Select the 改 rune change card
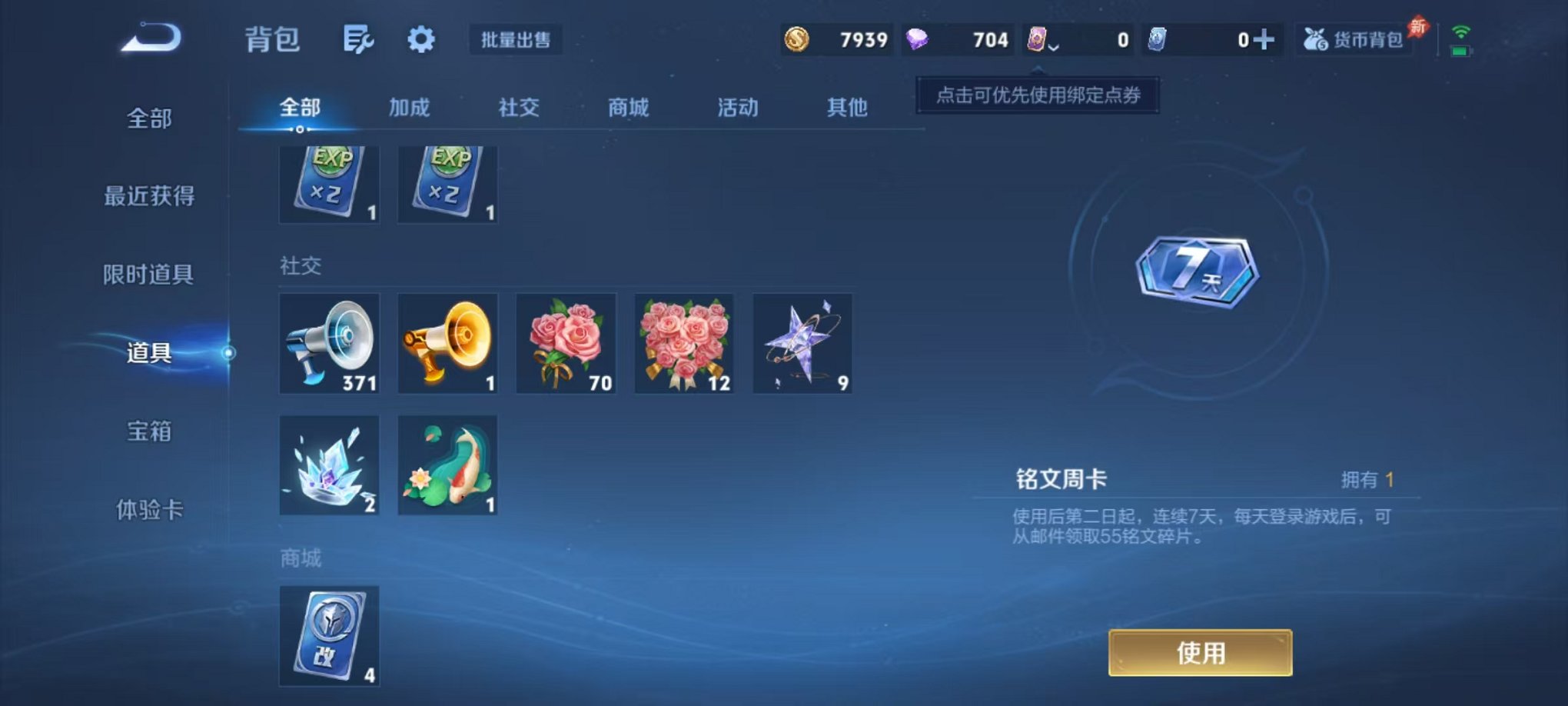Viewport: 1568px width, 706px height. click(329, 635)
